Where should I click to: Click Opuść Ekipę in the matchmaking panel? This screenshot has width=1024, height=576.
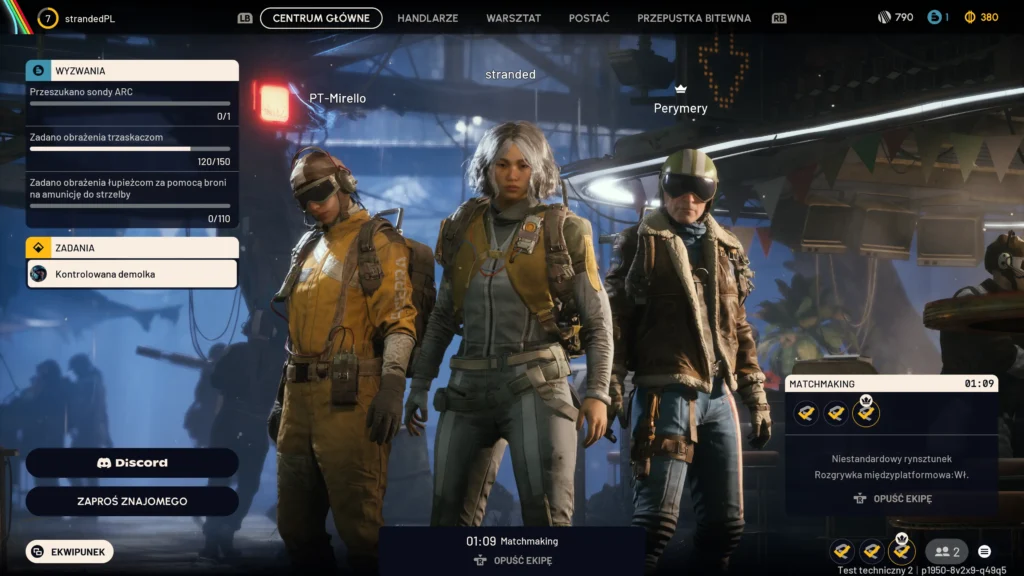point(892,498)
